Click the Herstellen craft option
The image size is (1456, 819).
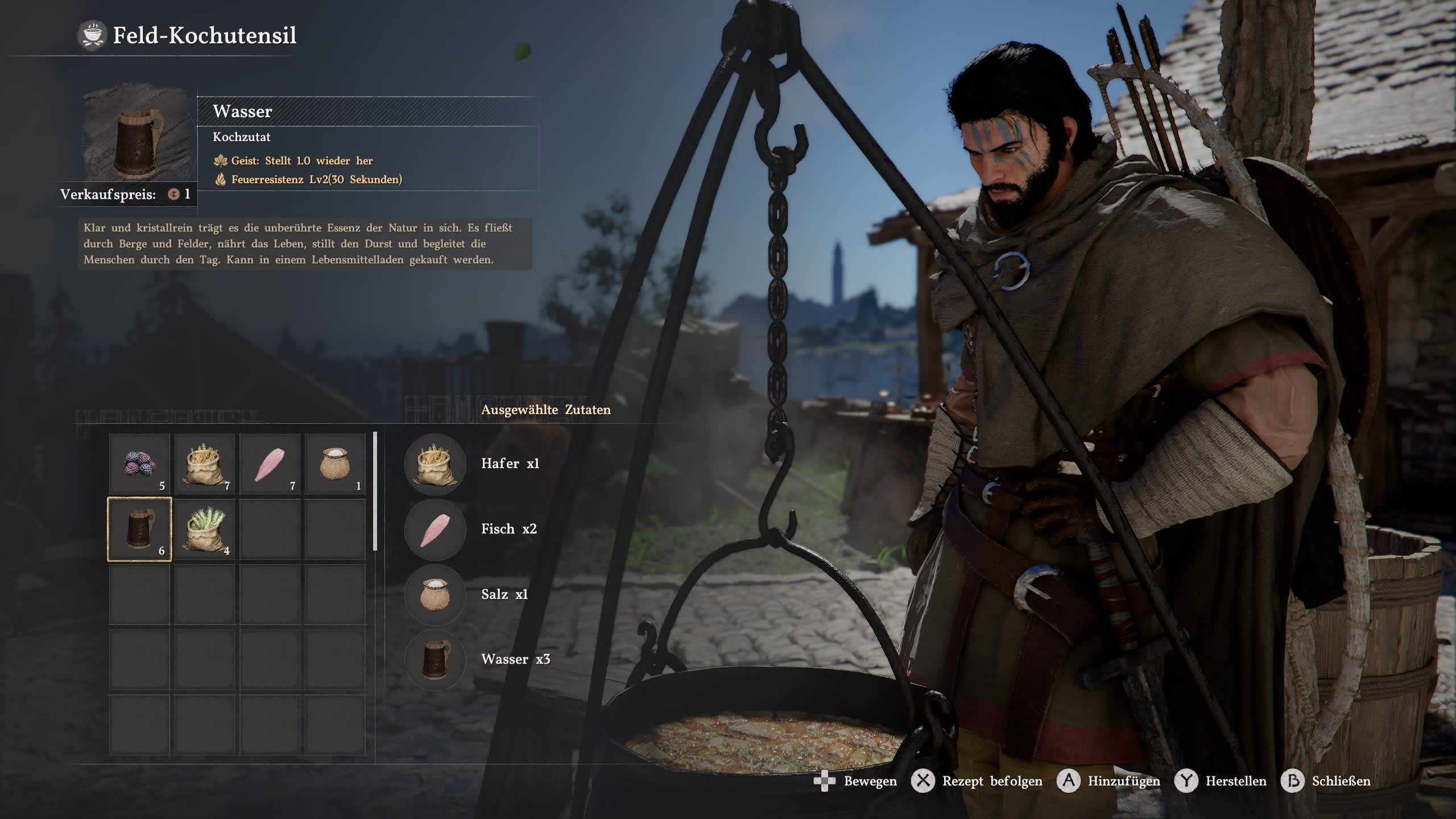click(x=1225, y=781)
